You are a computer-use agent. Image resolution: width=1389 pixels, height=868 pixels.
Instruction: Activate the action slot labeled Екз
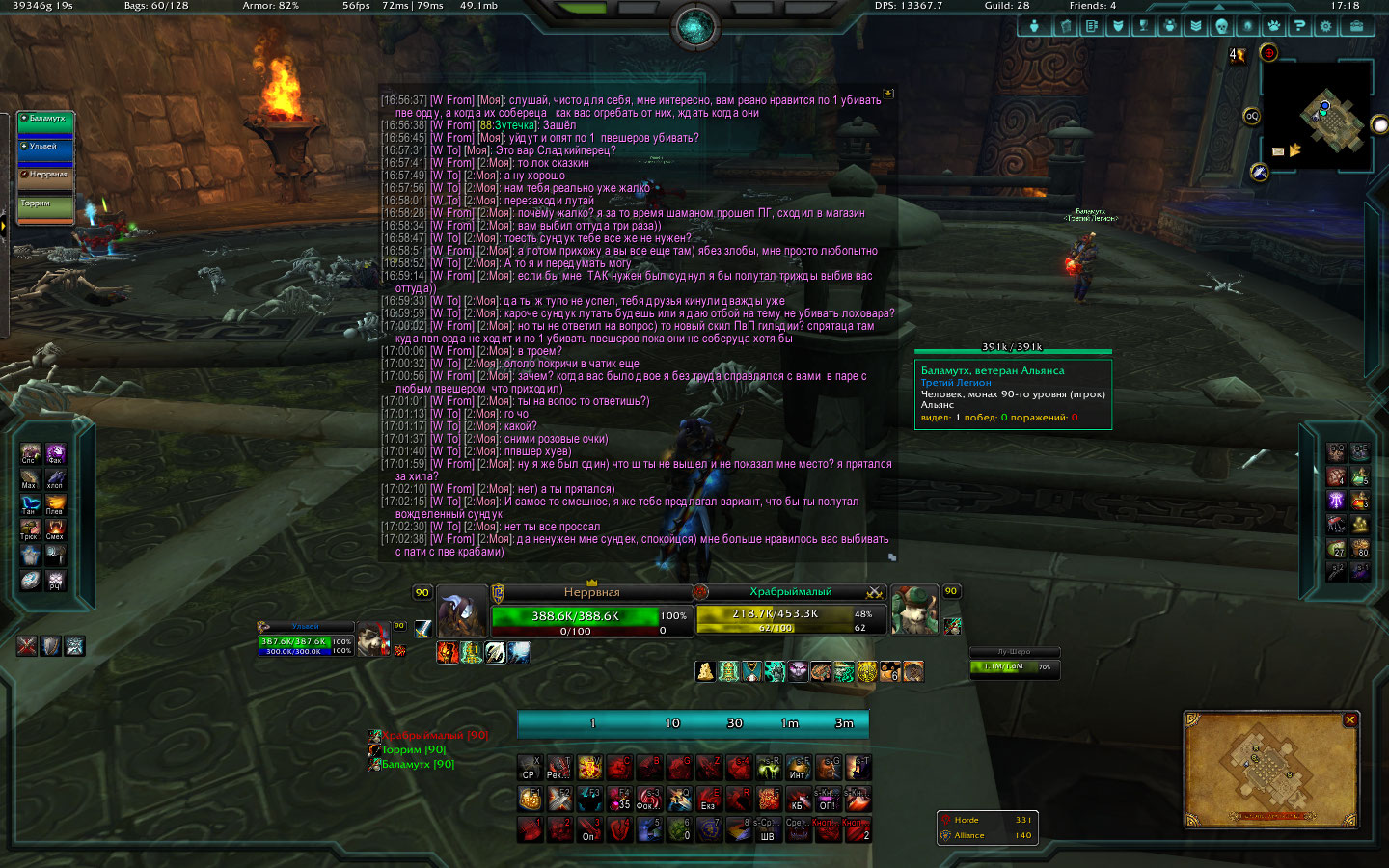[x=708, y=799]
